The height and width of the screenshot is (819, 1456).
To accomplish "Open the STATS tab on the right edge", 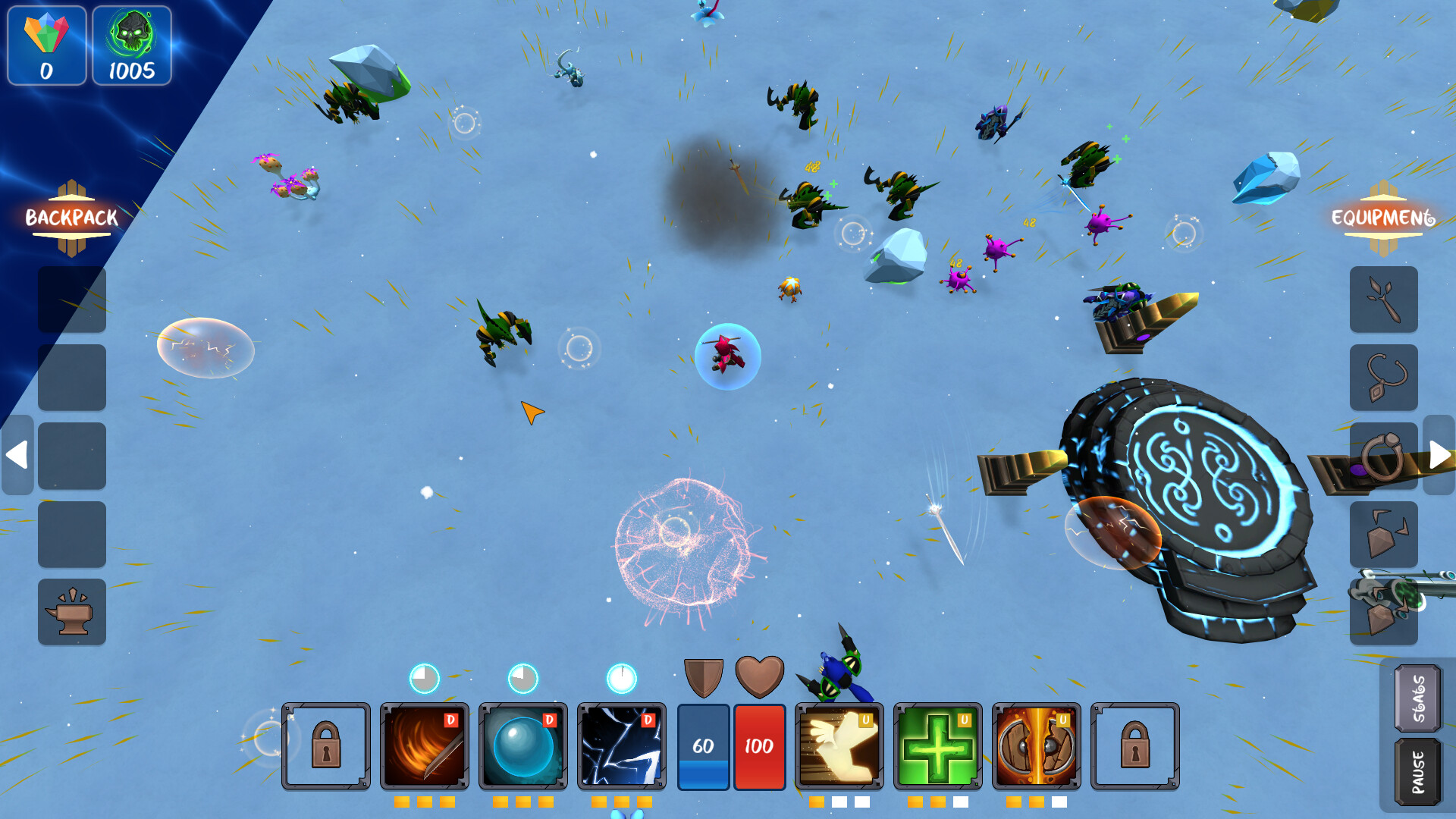I will [x=1417, y=699].
